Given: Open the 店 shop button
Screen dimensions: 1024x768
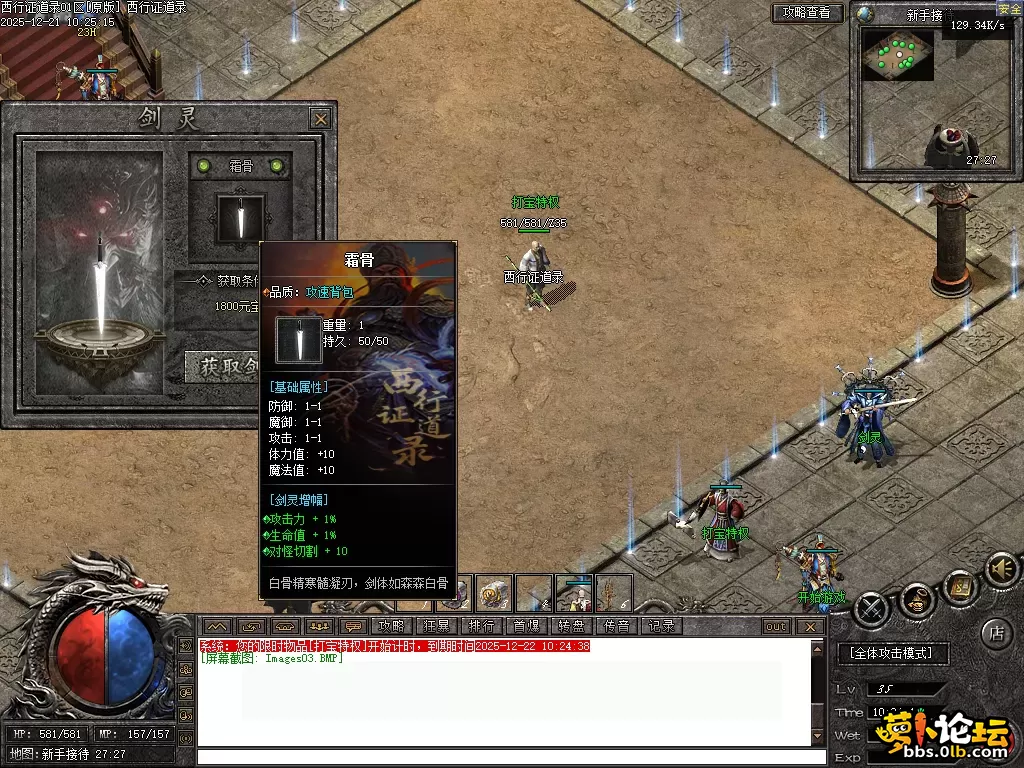Looking at the screenshot, I should 995,632.
